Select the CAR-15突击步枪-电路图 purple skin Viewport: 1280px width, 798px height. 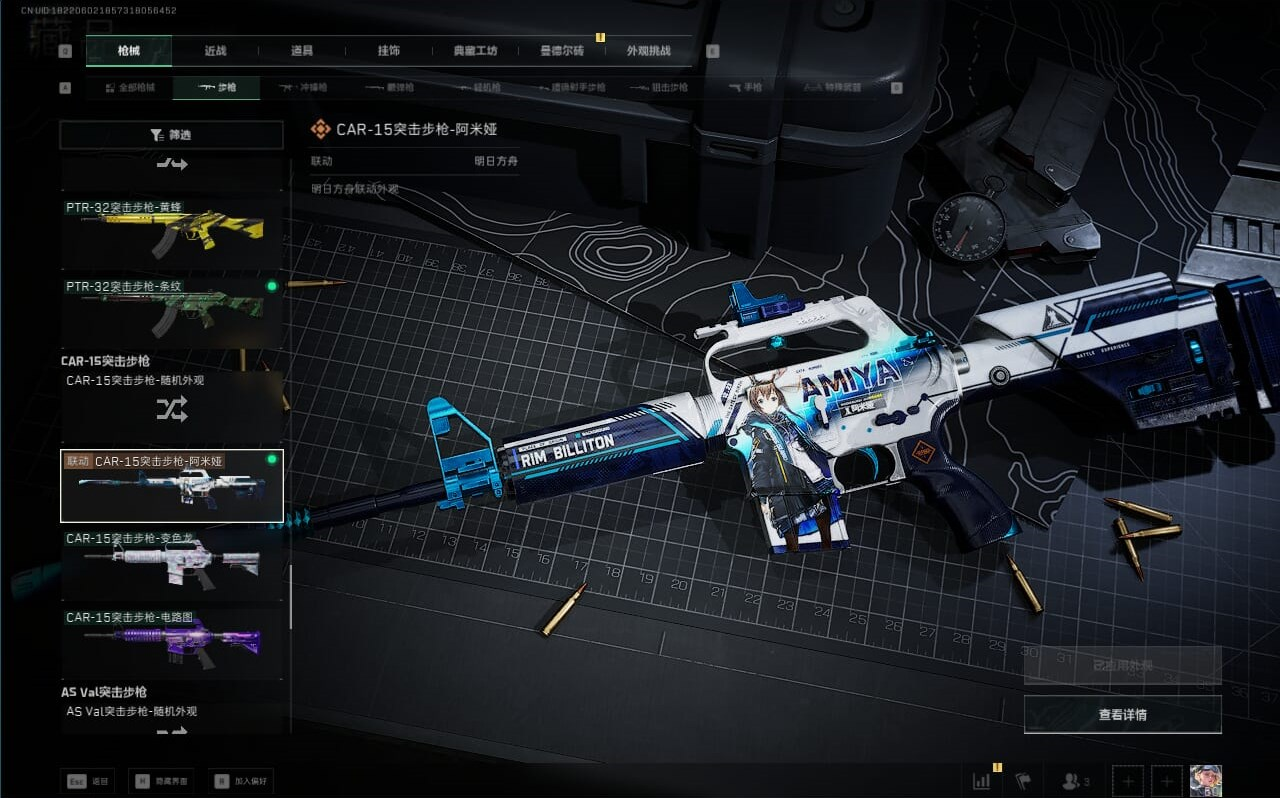pyautogui.click(x=172, y=642)
